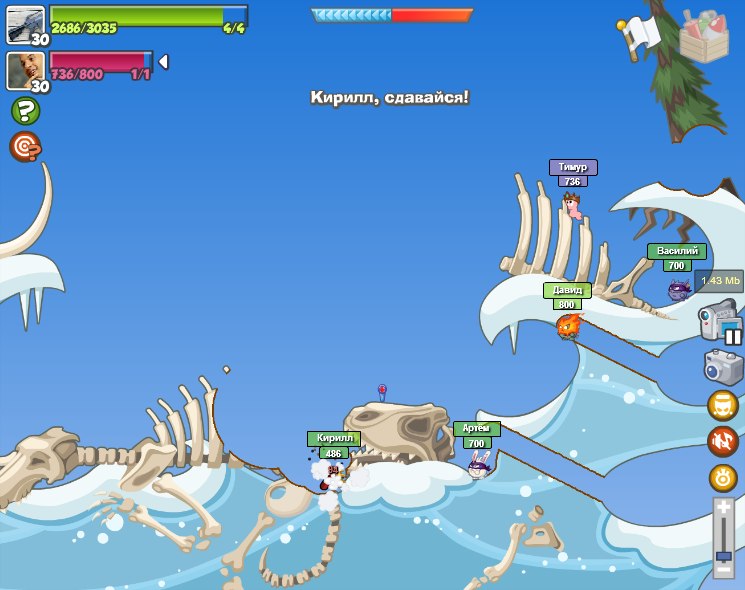Click the yellow round face button
Viewport: 745px width, 590px height.
[723, 405]
